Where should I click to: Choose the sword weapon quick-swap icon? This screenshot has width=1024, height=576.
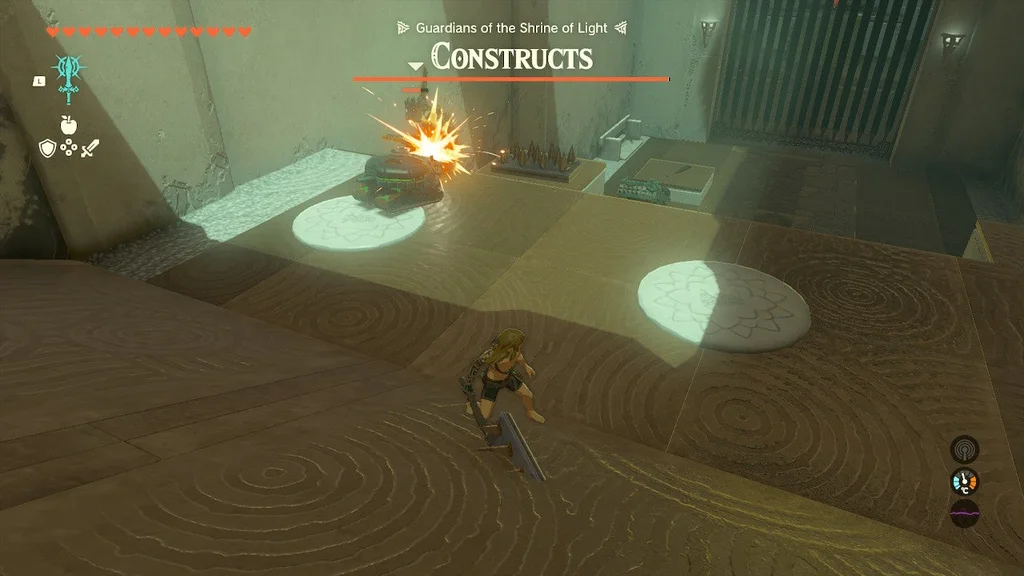pos(91,148)
